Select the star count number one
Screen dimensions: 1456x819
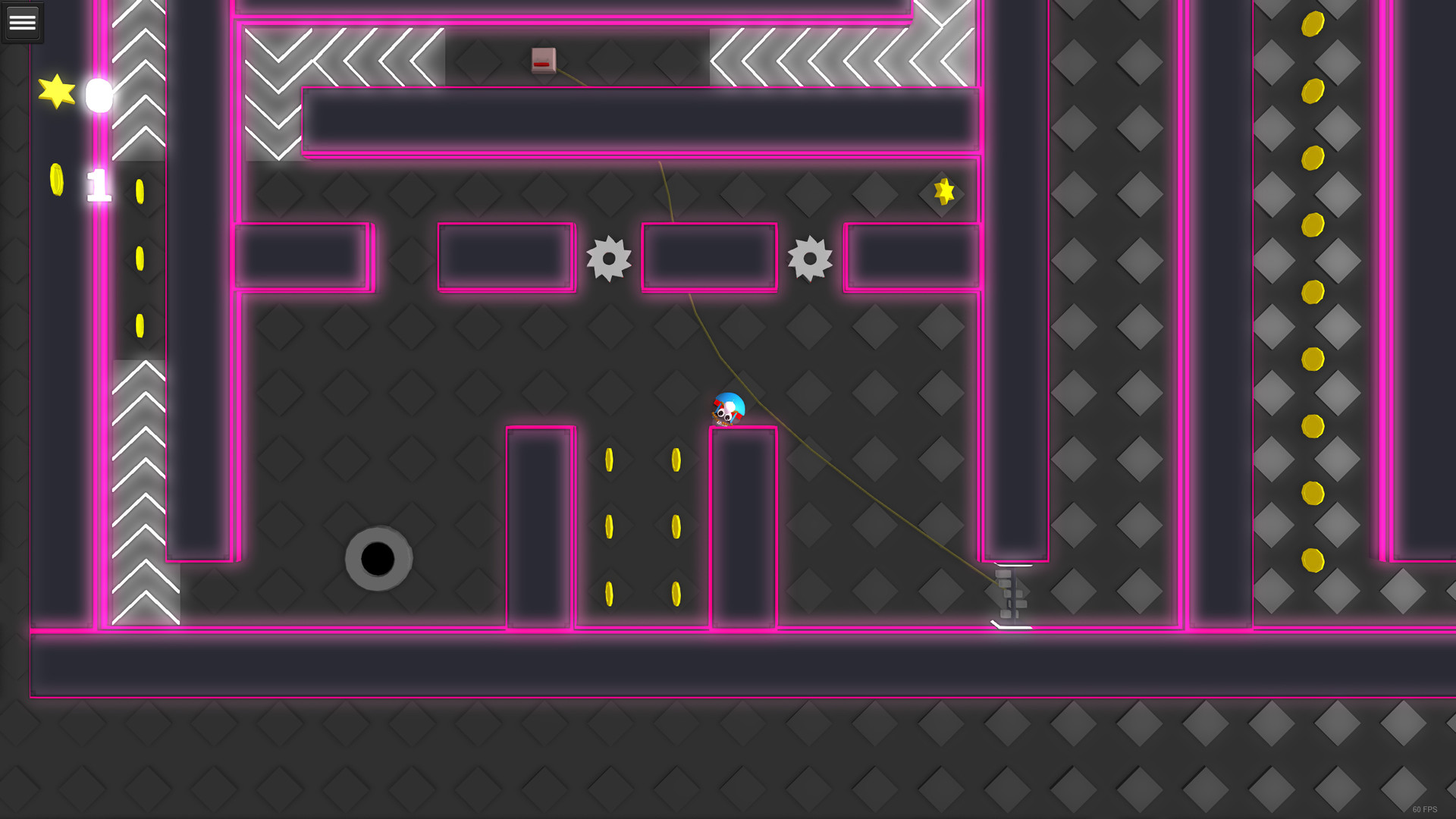(99, 184)
